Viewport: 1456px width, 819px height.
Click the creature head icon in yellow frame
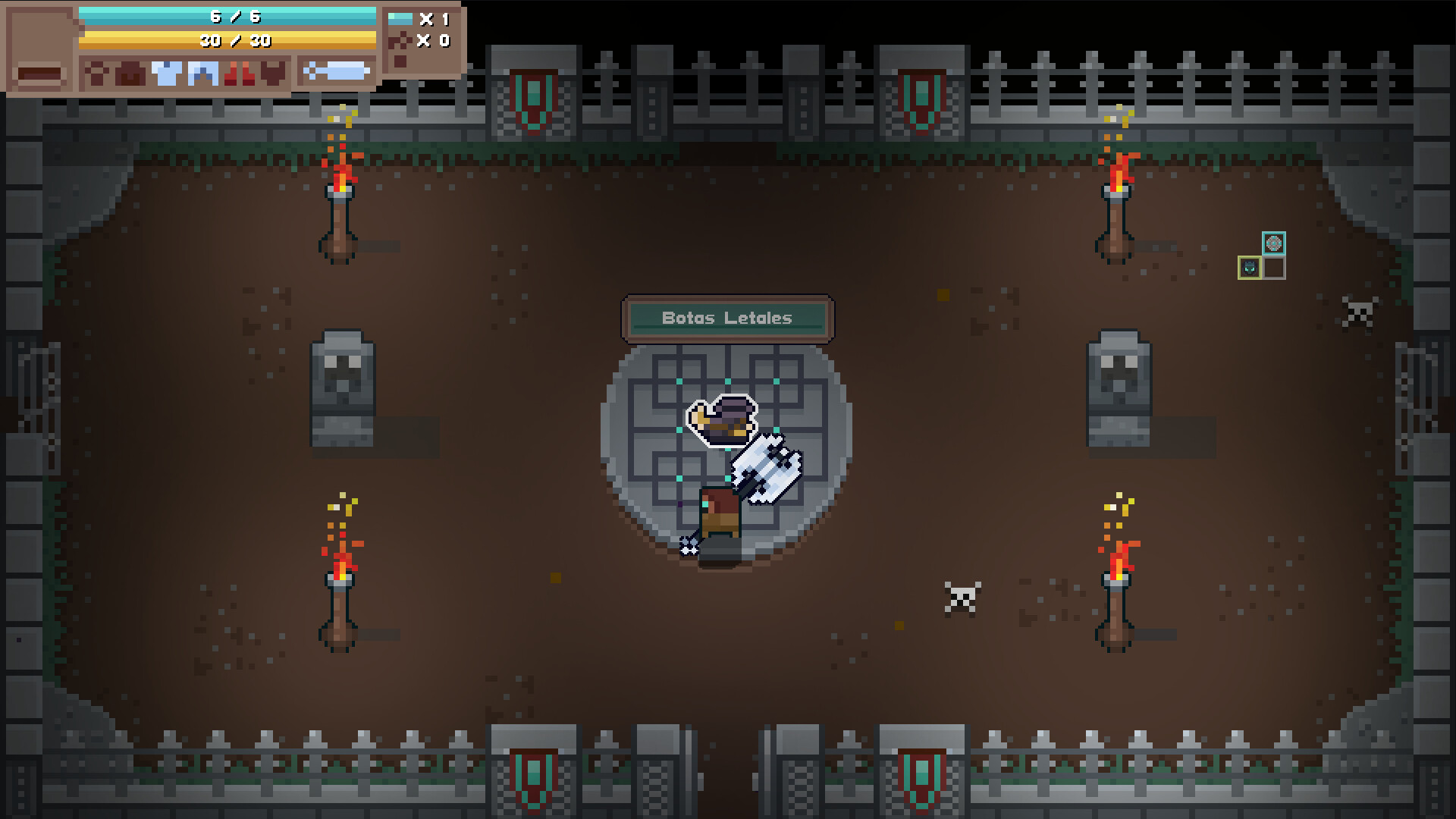pos(1250,268)
